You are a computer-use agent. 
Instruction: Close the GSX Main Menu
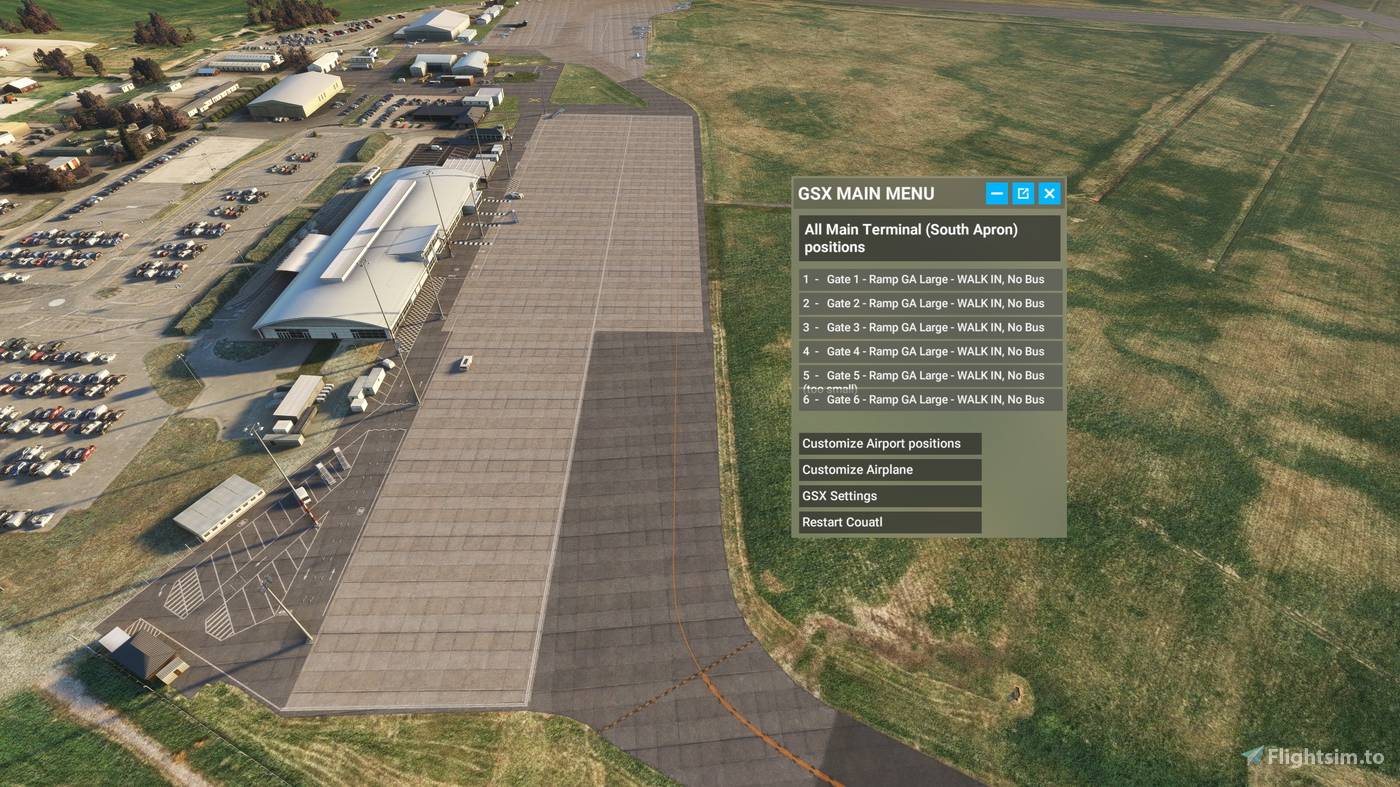[1048, 192]
